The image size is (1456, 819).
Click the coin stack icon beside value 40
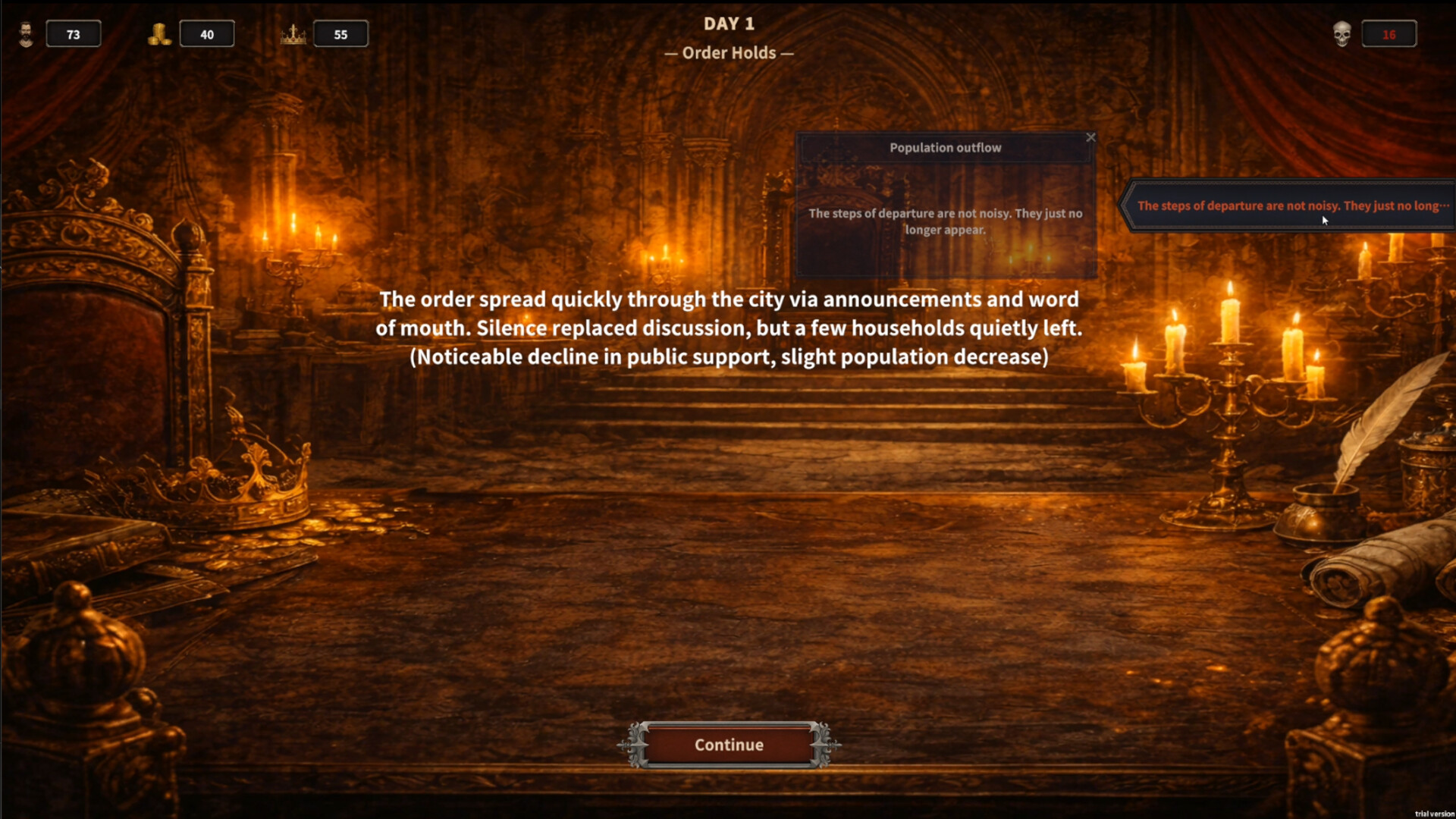point(159,33)
